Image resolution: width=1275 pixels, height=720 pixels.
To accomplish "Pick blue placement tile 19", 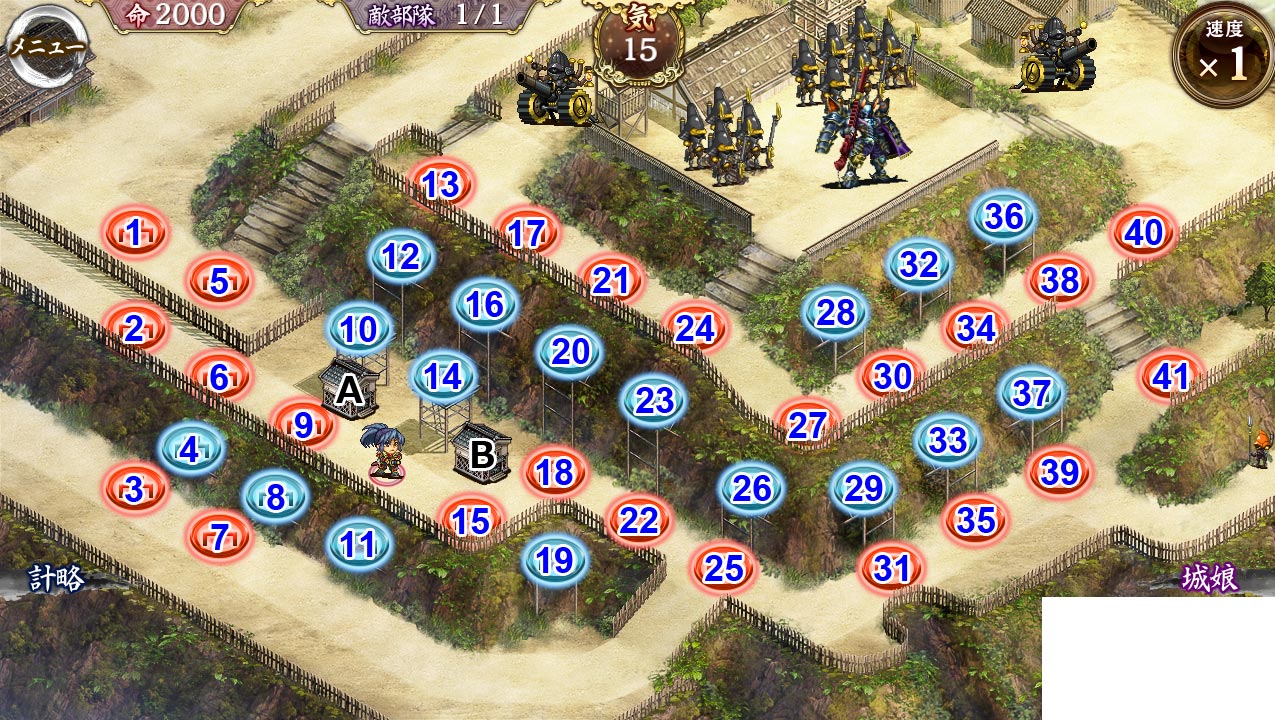I will pos(555,561).
